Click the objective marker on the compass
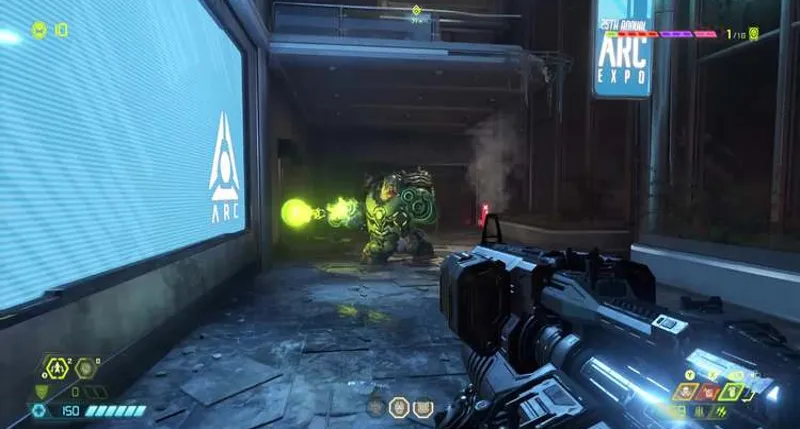 [416, 11]
